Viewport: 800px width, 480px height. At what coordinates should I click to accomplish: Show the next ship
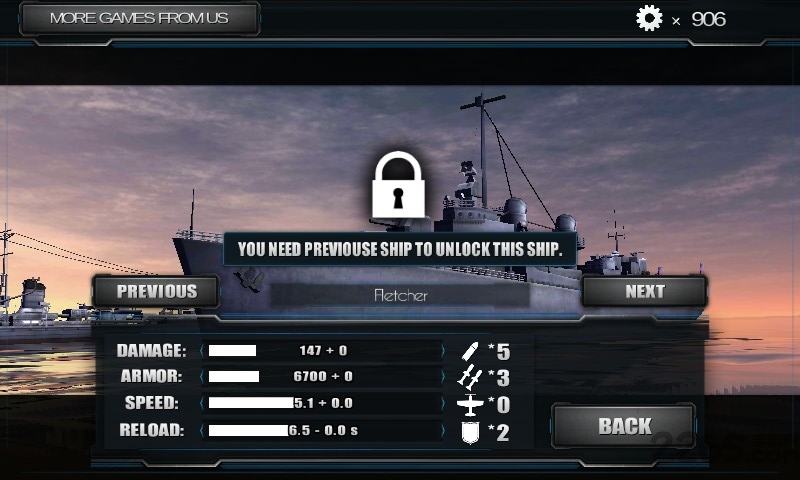click(644, 291)
